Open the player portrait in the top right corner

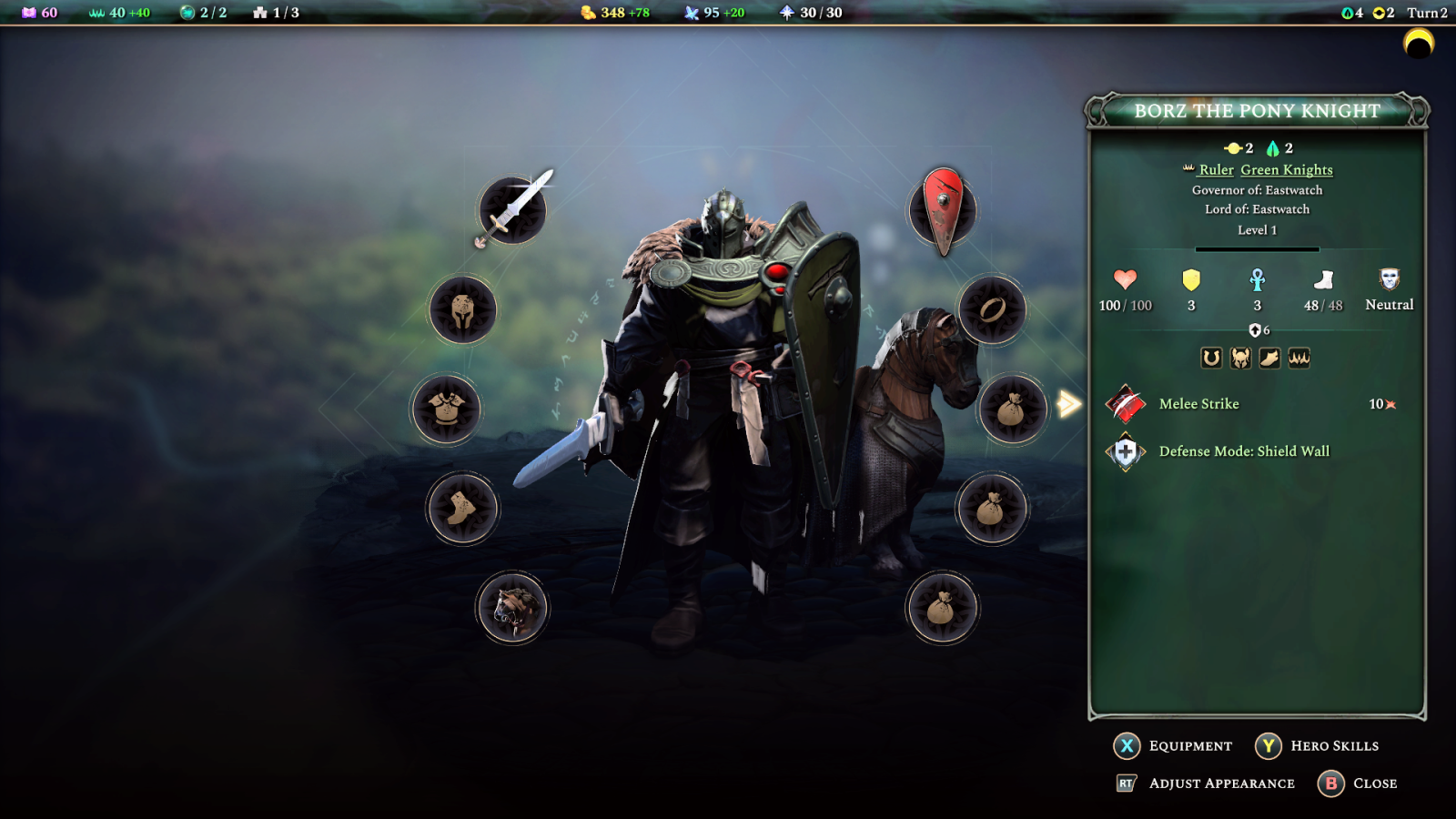(x=1417, y=44)
